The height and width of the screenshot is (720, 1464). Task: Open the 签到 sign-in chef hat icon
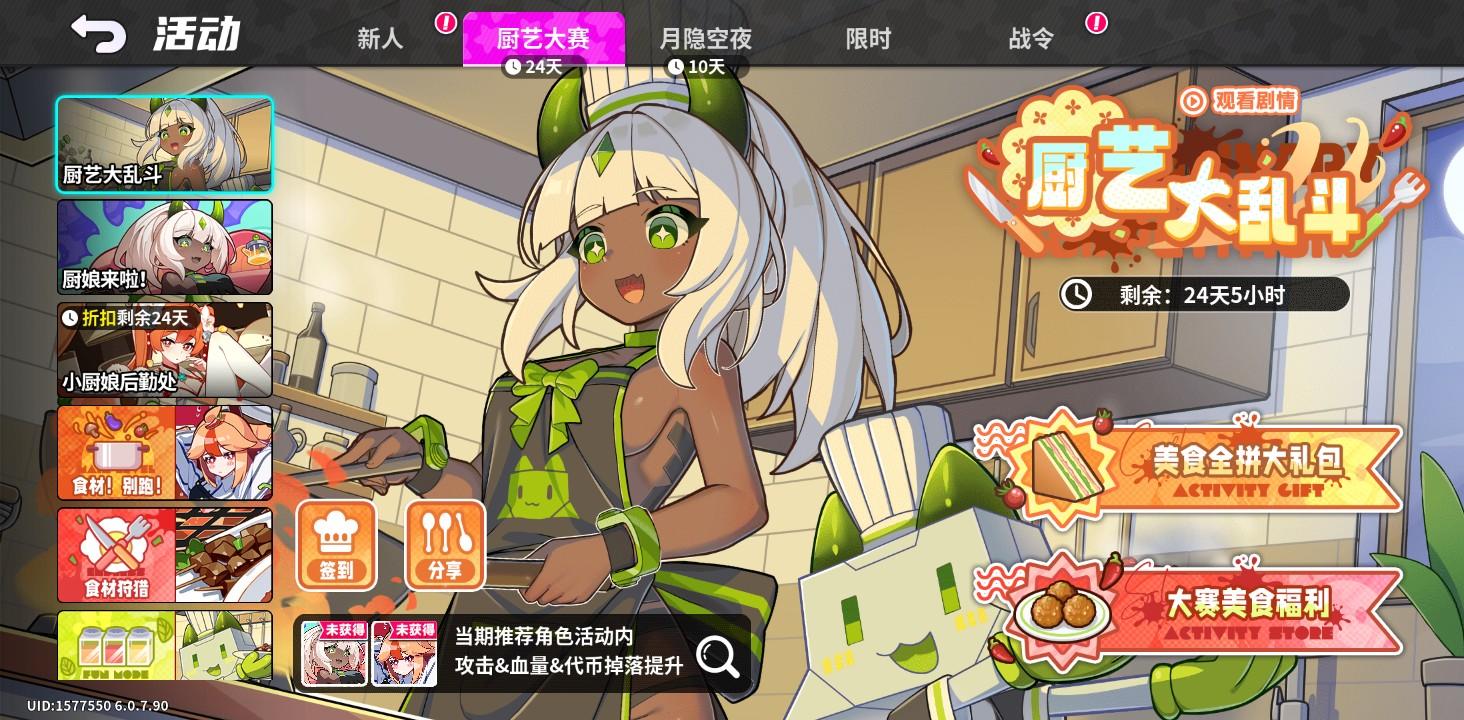click(336, 545)
